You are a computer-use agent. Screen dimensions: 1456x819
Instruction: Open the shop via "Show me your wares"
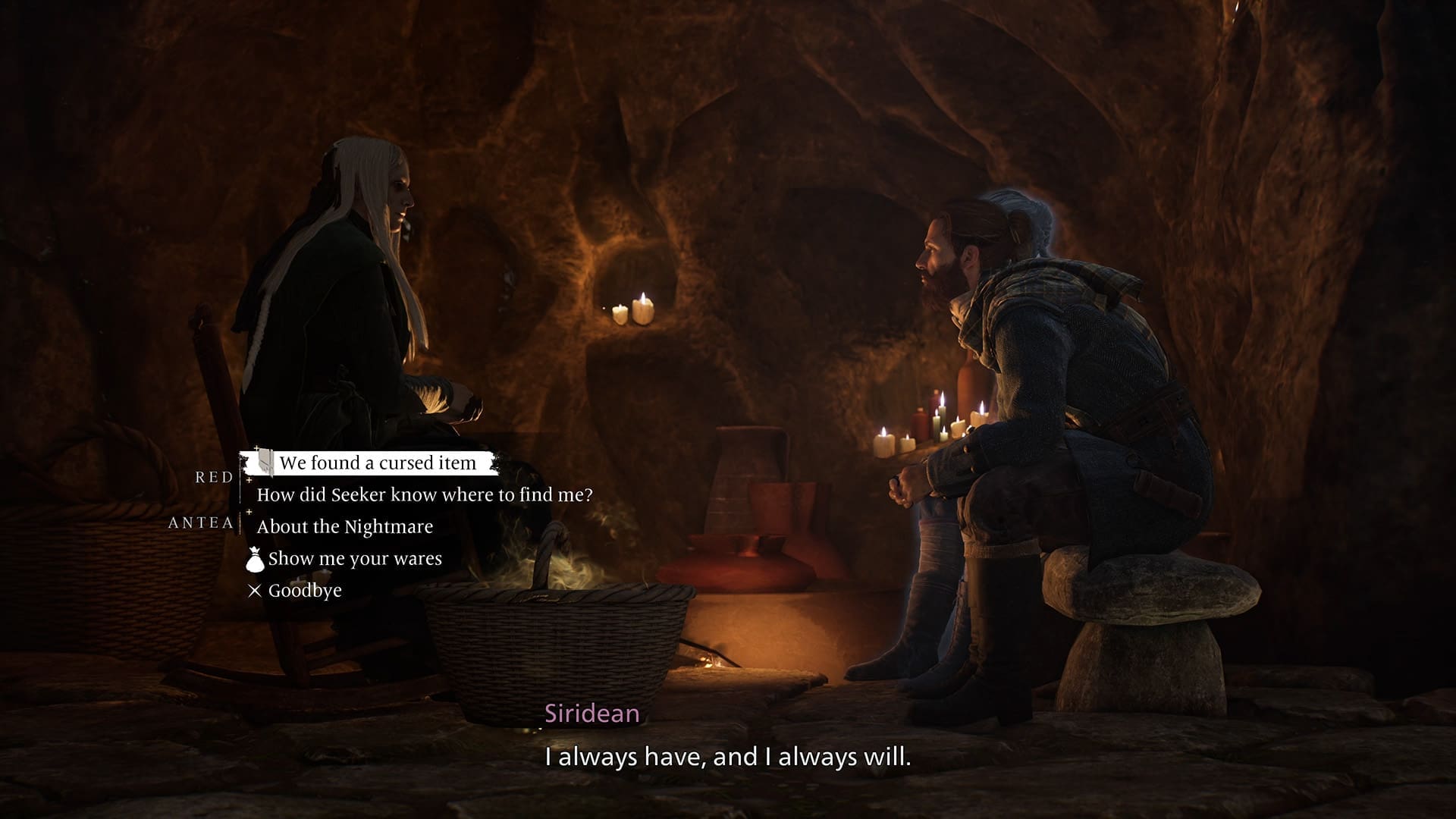(x=354, y=559)
